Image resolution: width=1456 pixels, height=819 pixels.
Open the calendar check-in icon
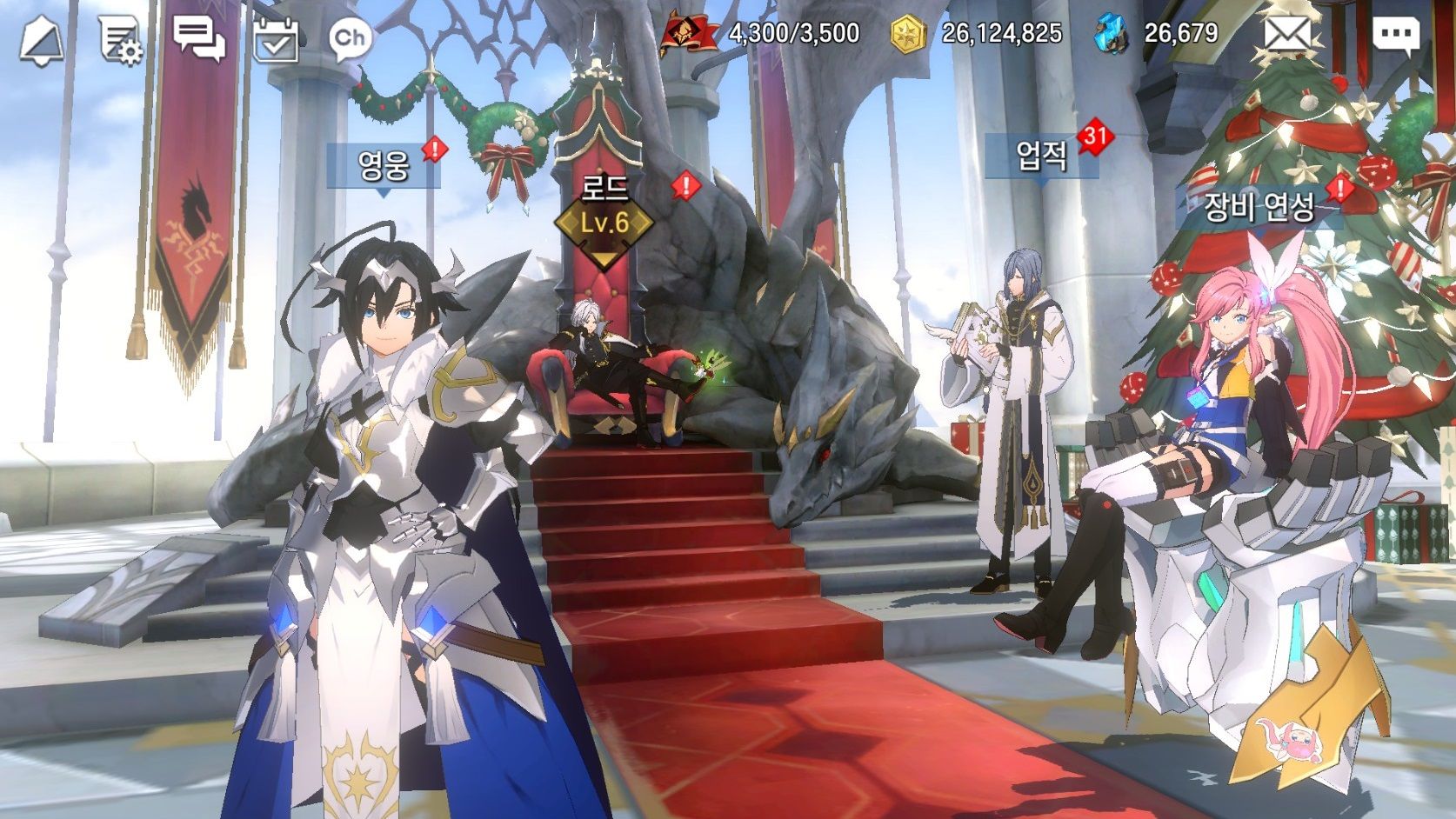tap(276, 39)
